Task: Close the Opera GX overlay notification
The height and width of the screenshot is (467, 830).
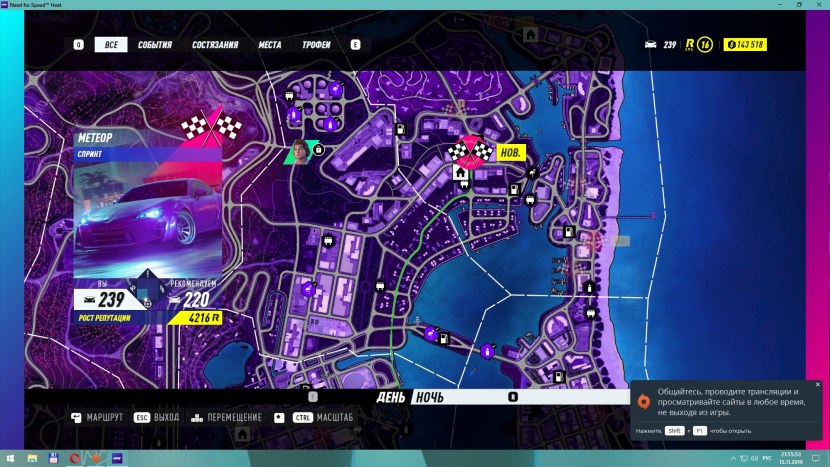Action: click(x=817, y=385)
